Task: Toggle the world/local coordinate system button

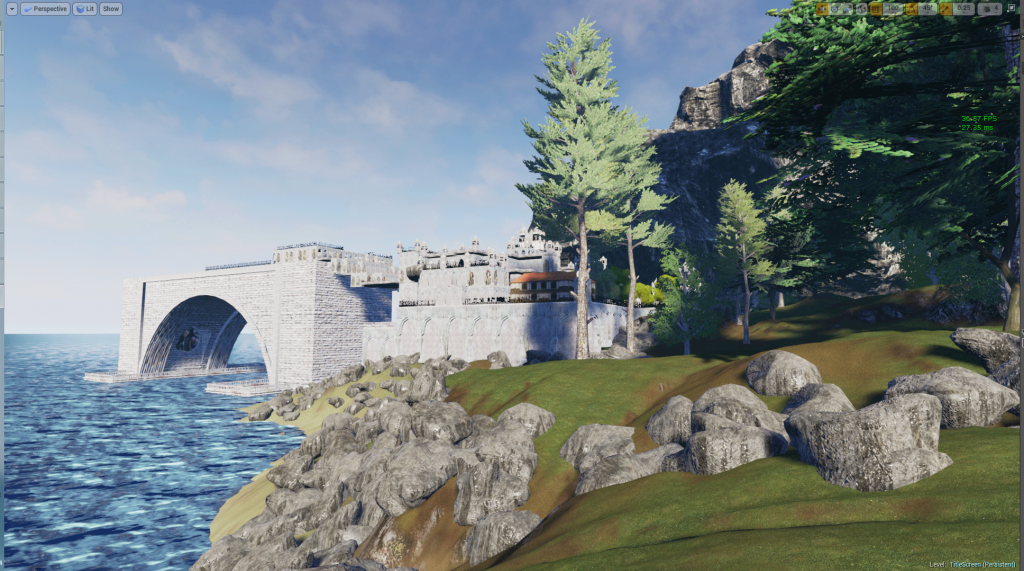Action: (862, 9)
